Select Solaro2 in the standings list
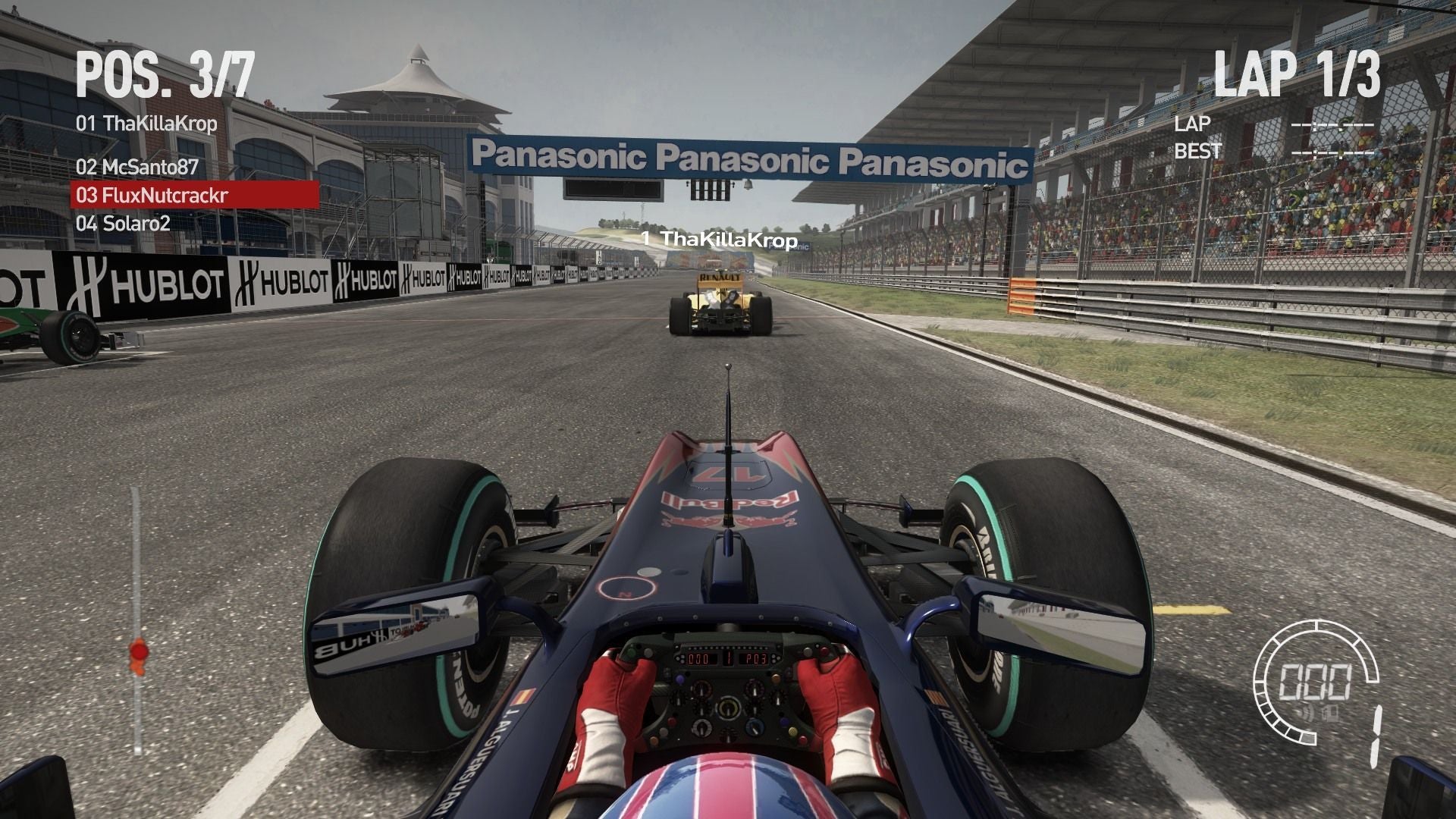The image size is (1456, 819). coord(123,224)
